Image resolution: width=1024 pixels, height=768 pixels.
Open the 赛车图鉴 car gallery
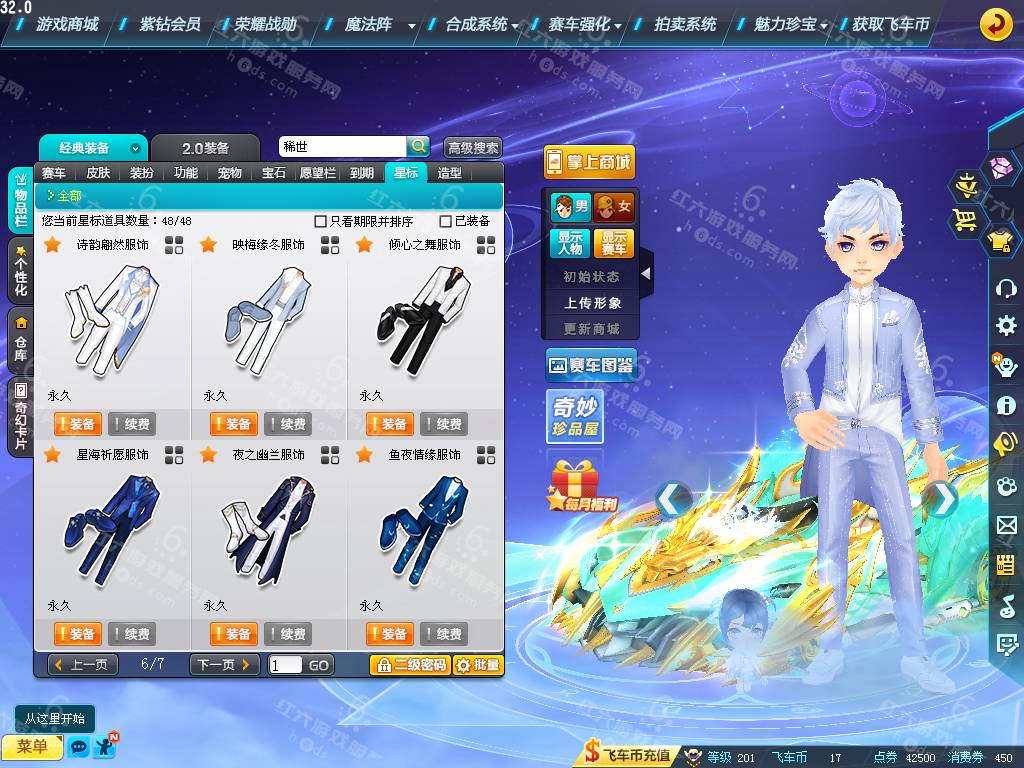coord(591,366)
